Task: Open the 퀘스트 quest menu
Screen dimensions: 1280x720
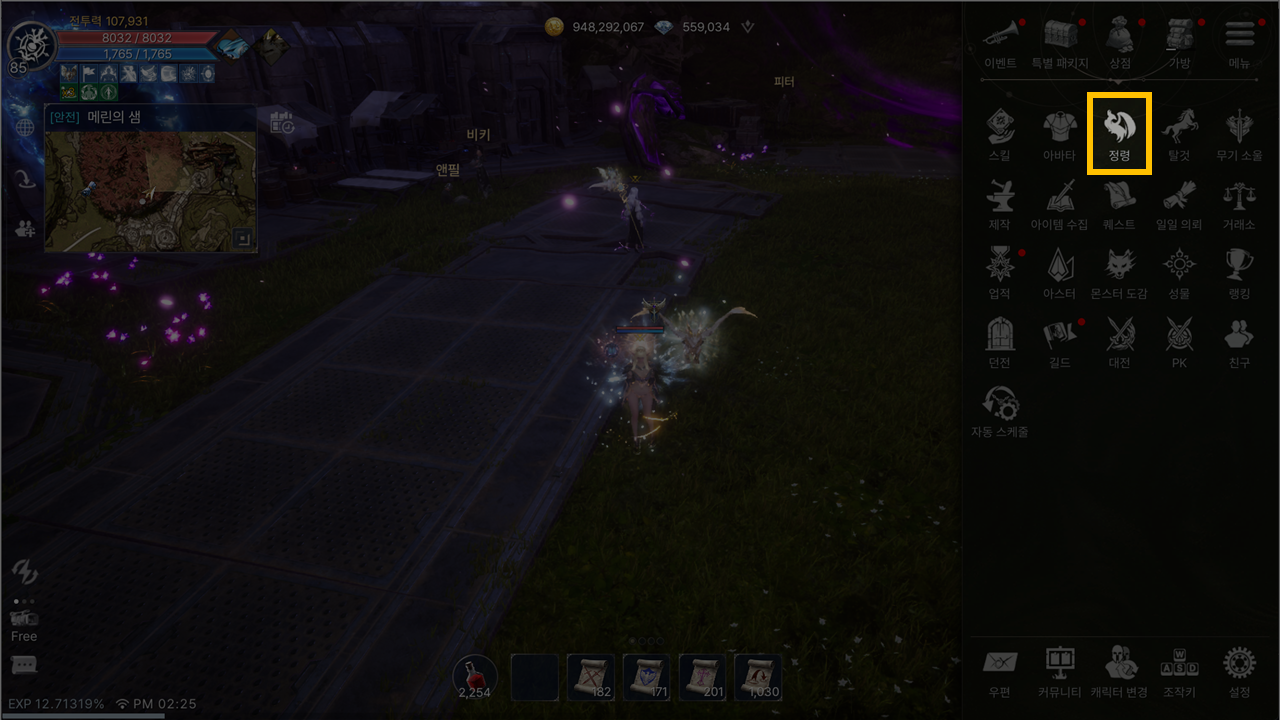Action: coord(1119,201)
